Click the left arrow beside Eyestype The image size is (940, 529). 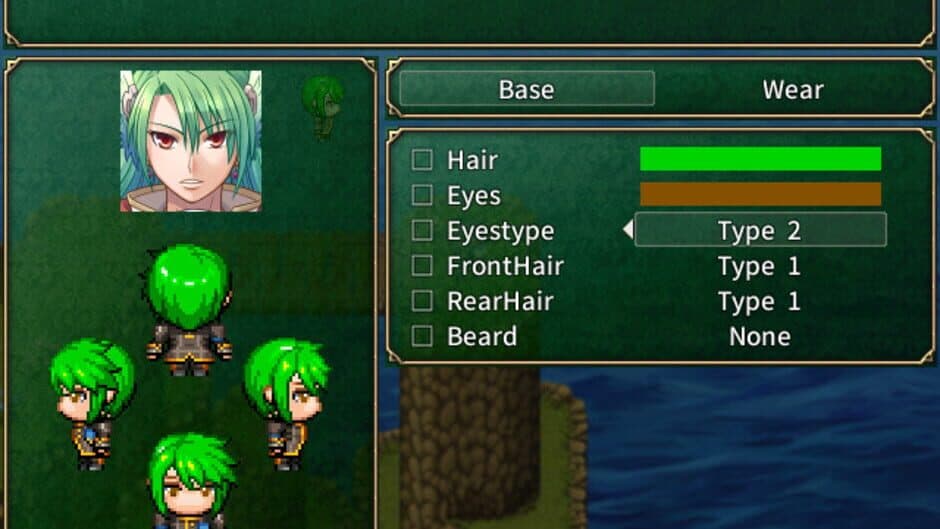(627, 231)
